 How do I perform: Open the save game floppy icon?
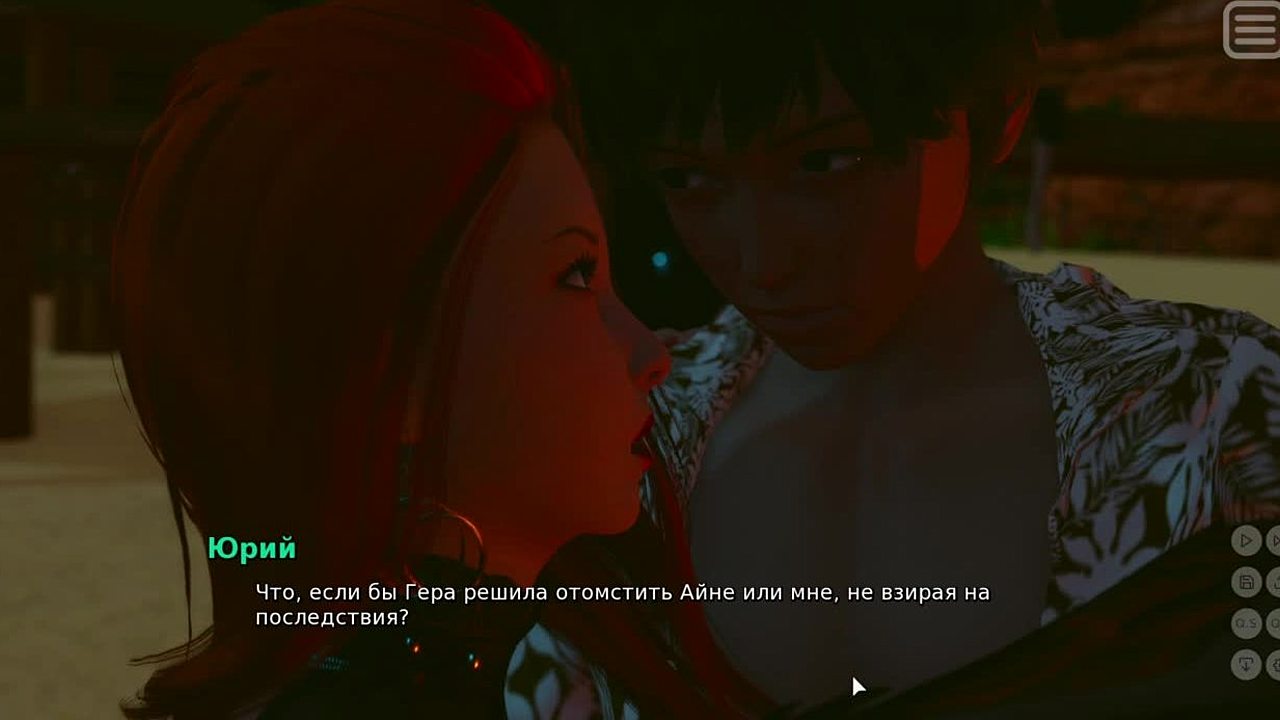coord(1246,582)
